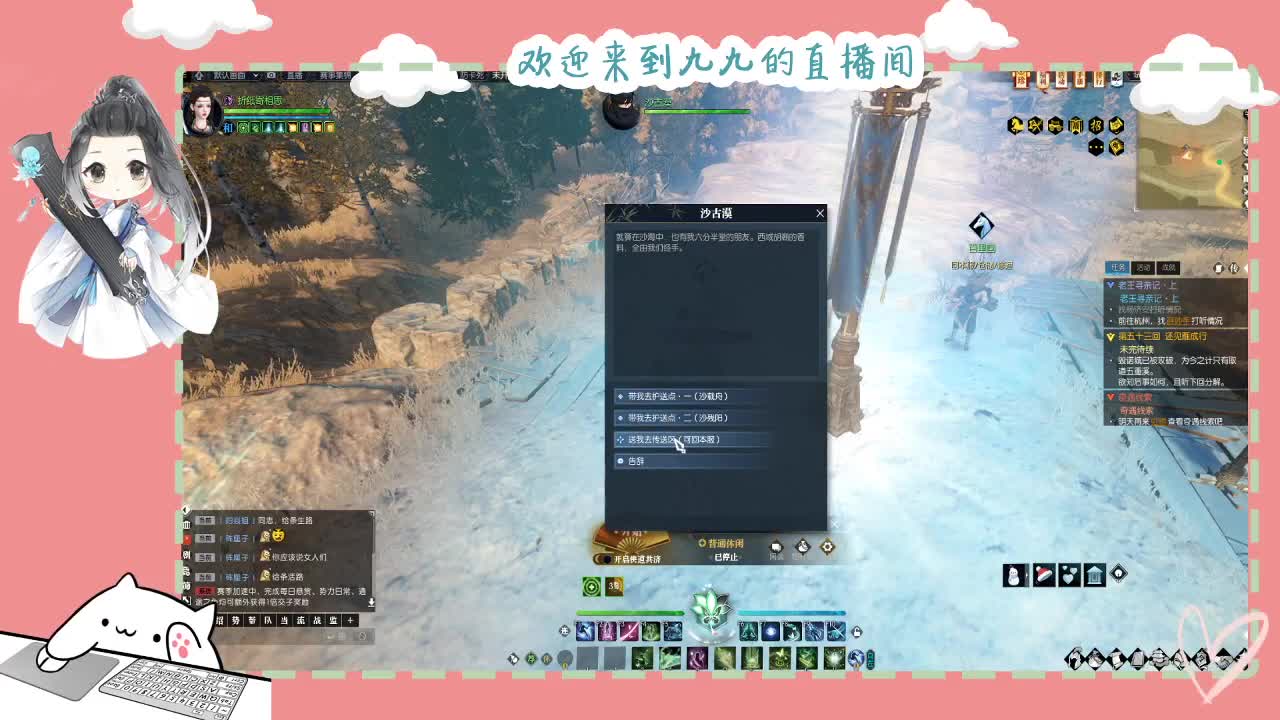
Task: Open the Santa hat holiday event icon
Action: [x=1044, y=574]
